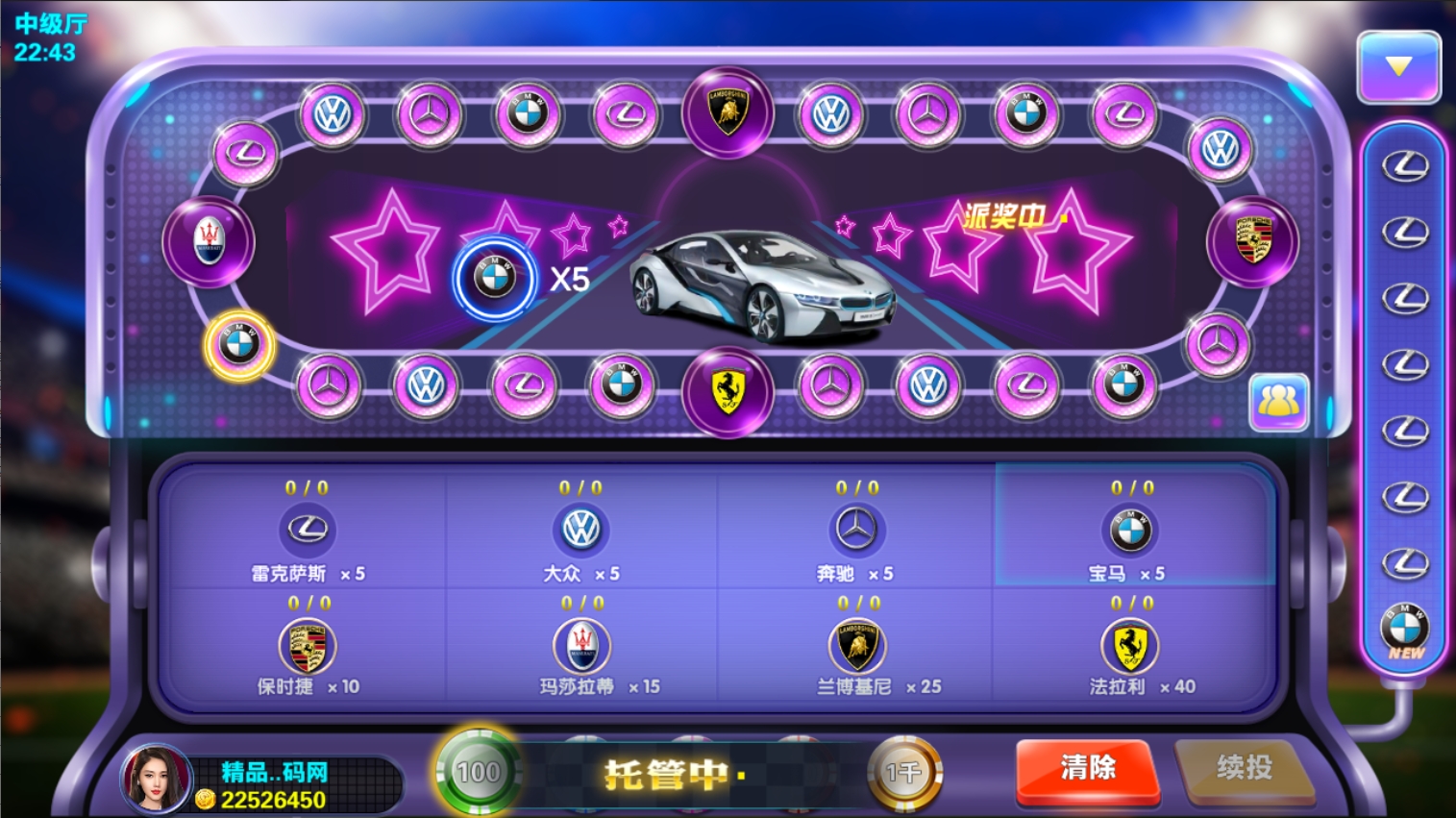Open the yellow arrow dropdown menu

coord(1398,67)
